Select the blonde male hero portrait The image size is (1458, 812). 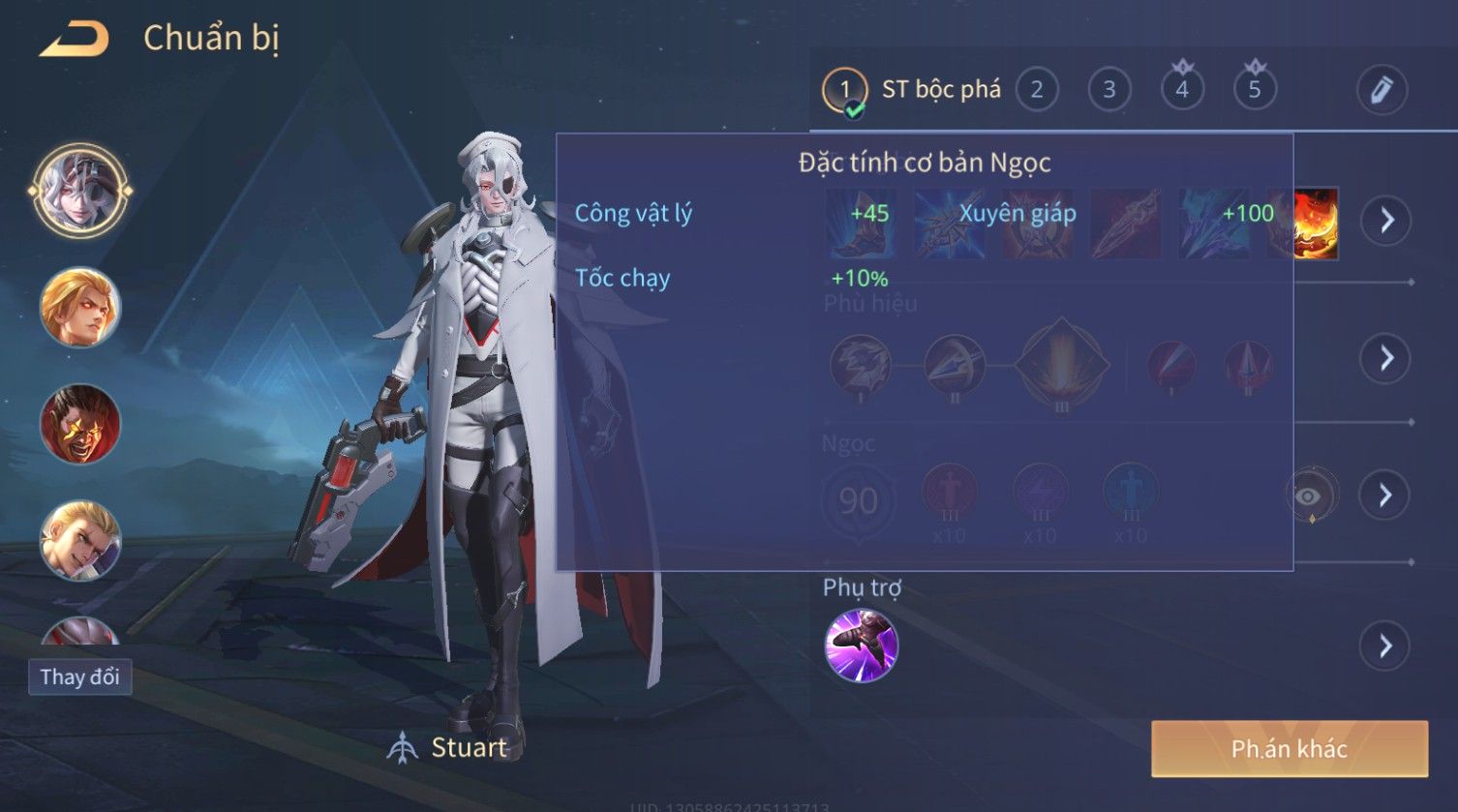(79, 539)
